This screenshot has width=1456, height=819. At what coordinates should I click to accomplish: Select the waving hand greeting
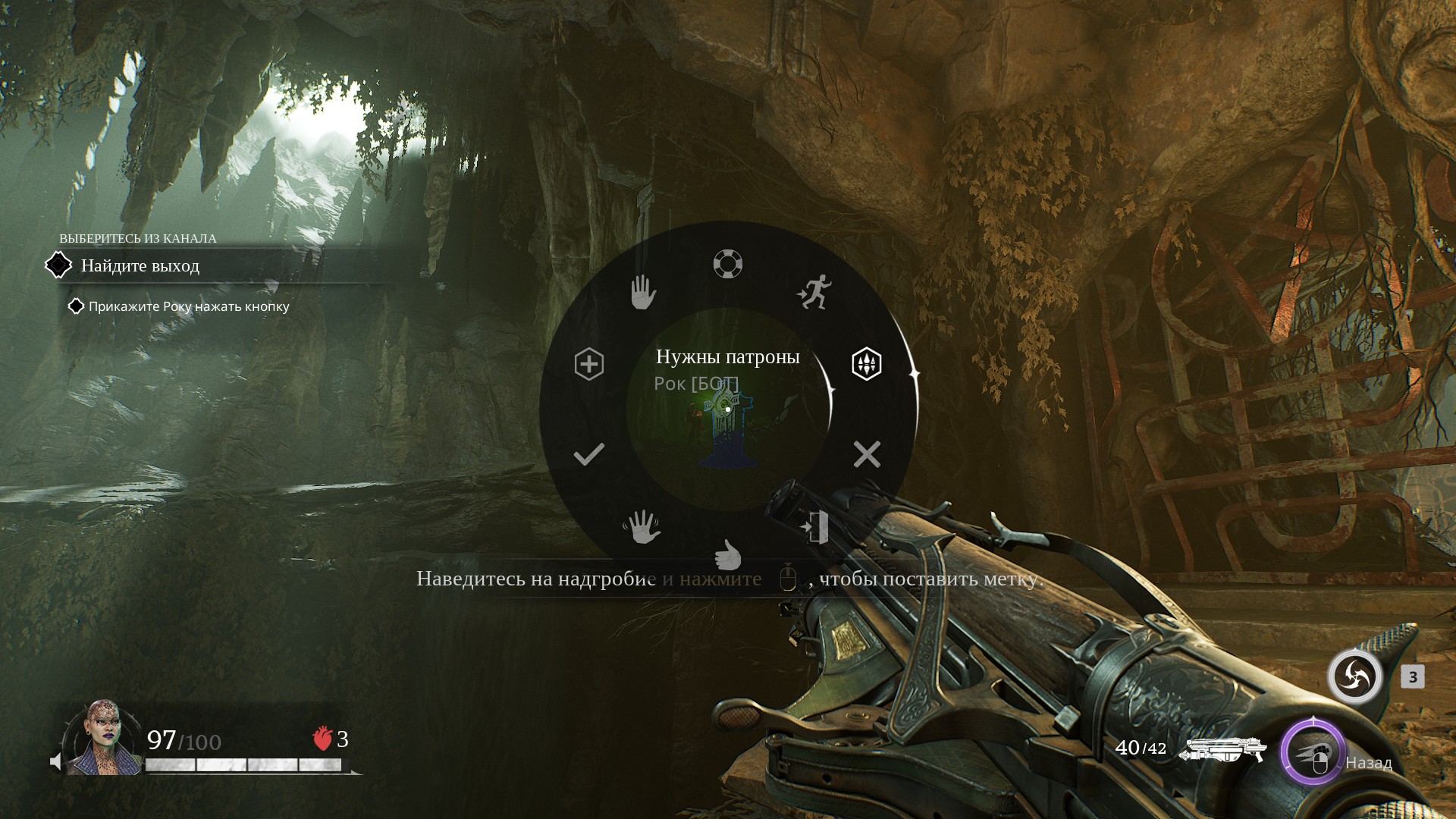coord(642,526)
